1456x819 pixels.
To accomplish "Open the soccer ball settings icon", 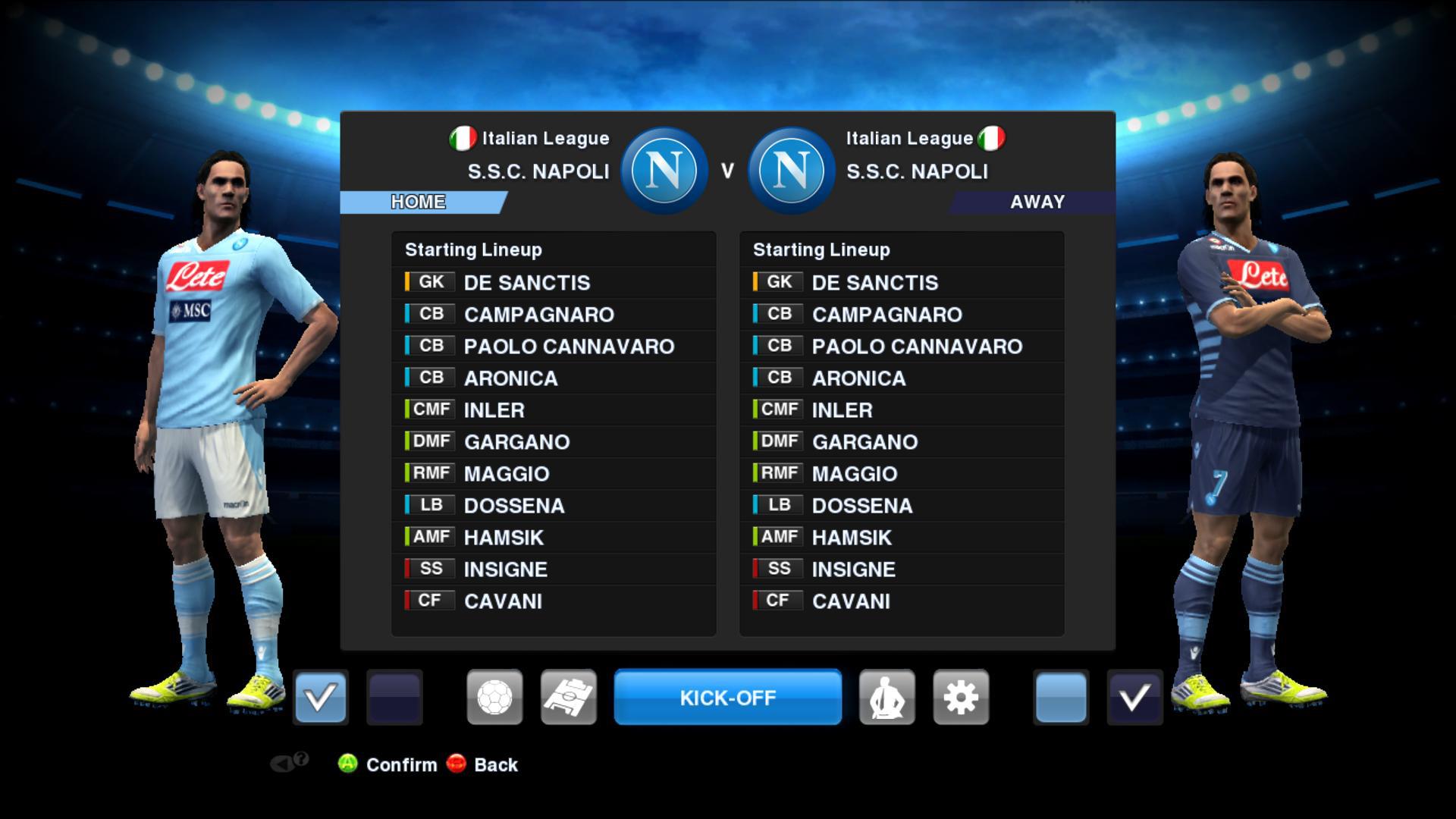I will (494, 697).
